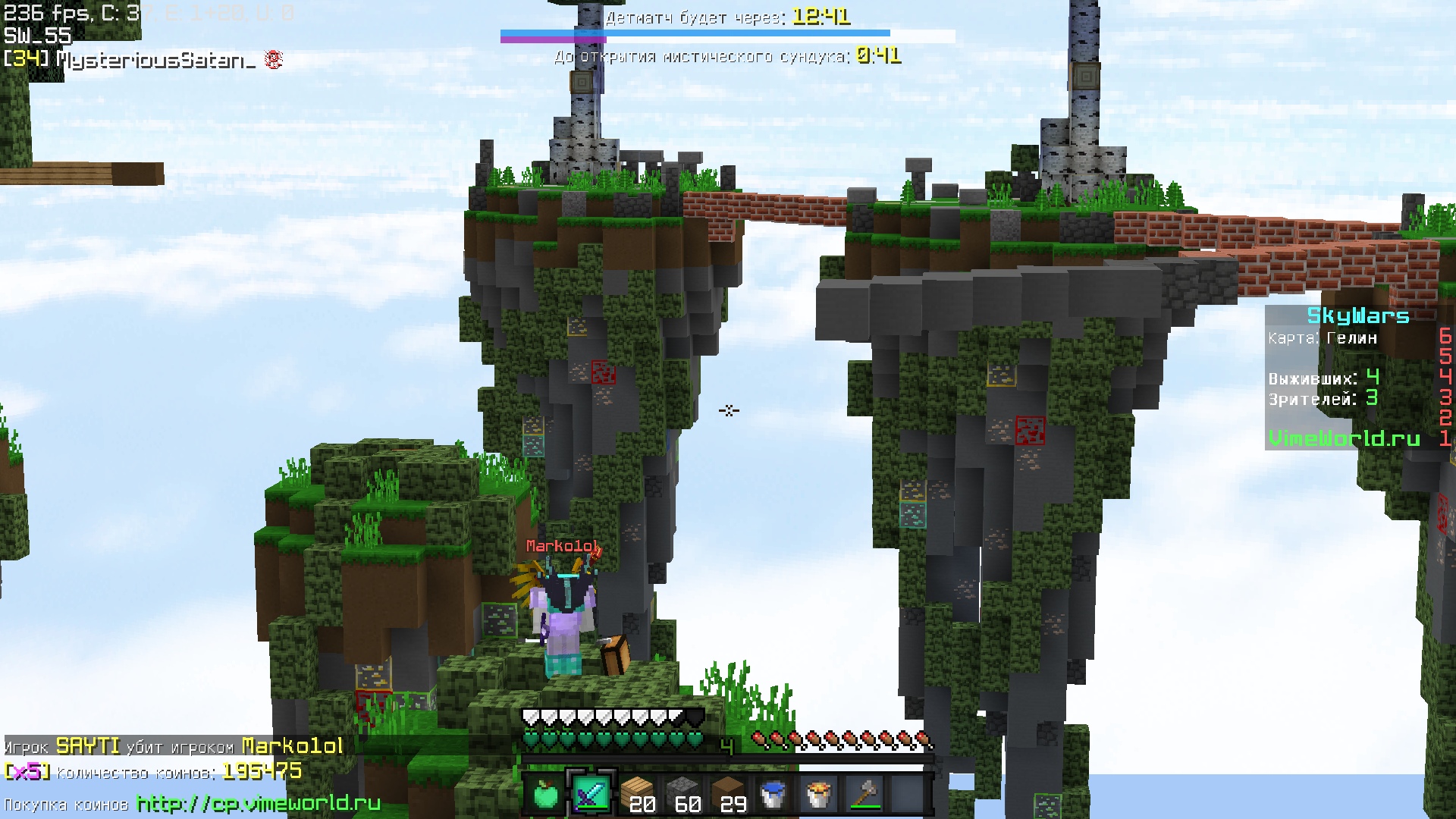Select the iron axe hotbar slot

[864, 794]
